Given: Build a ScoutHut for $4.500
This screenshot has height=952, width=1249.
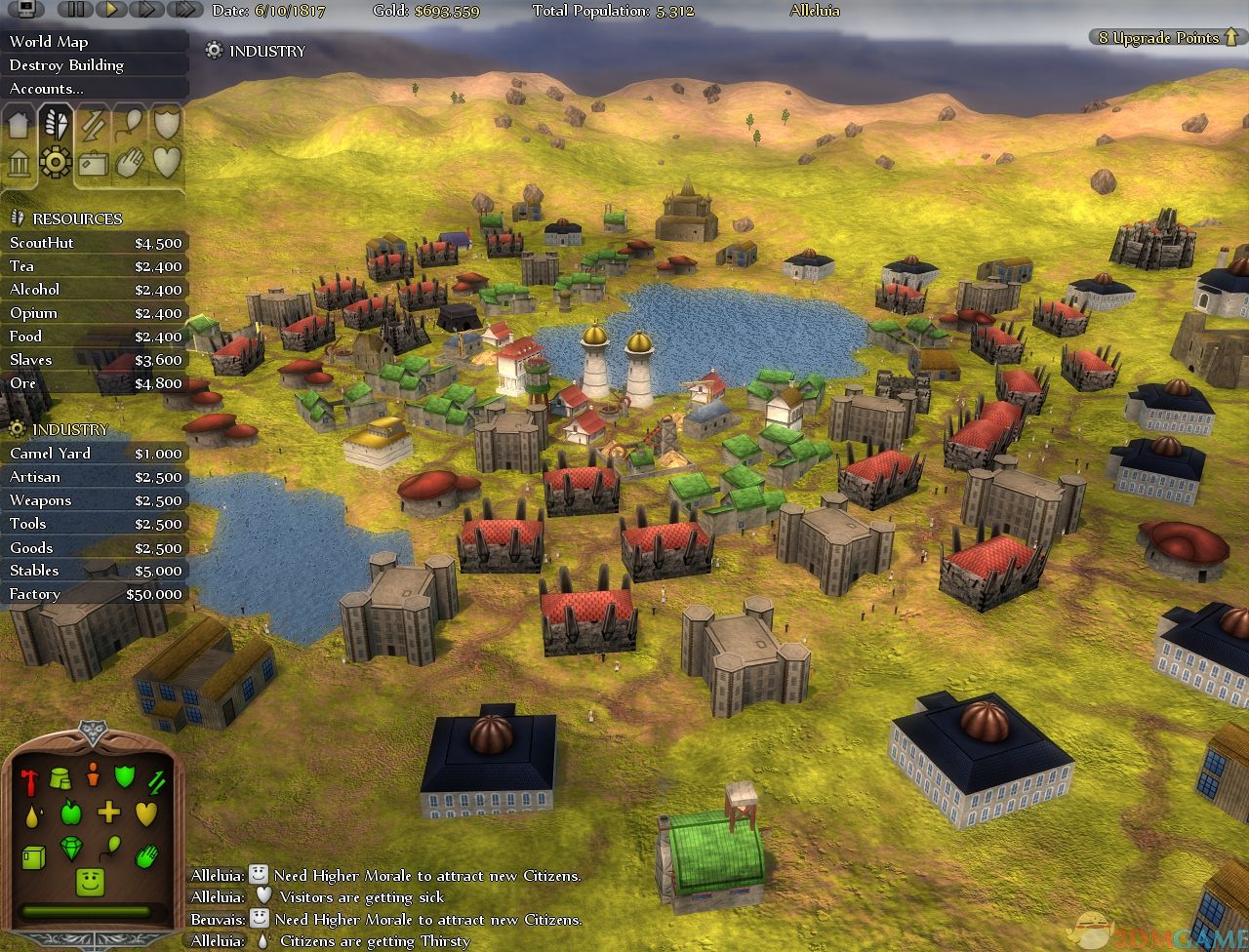Looking at the screenshot, I should 95,243.
